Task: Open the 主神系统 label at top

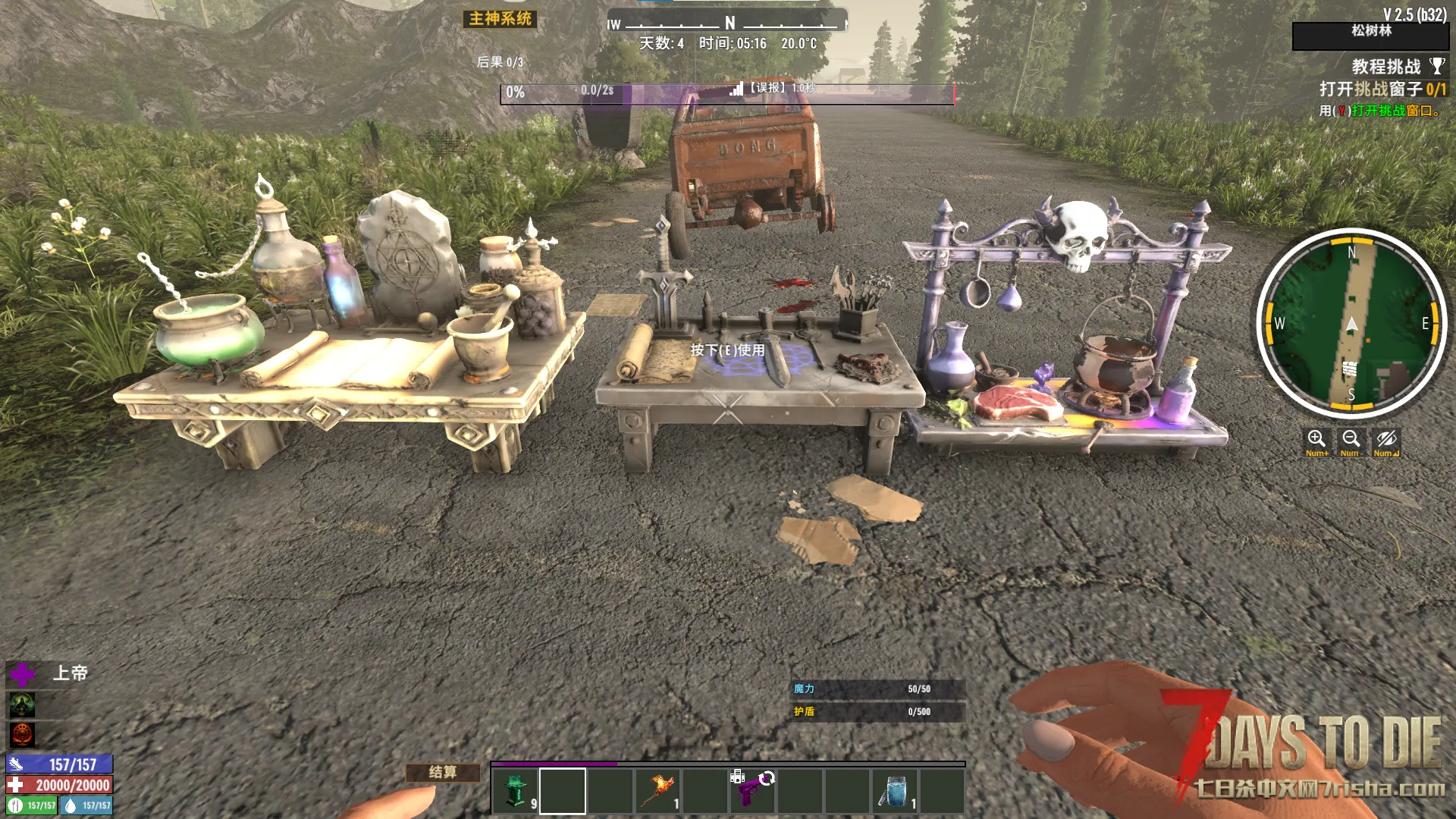Action: pos(500,19)
